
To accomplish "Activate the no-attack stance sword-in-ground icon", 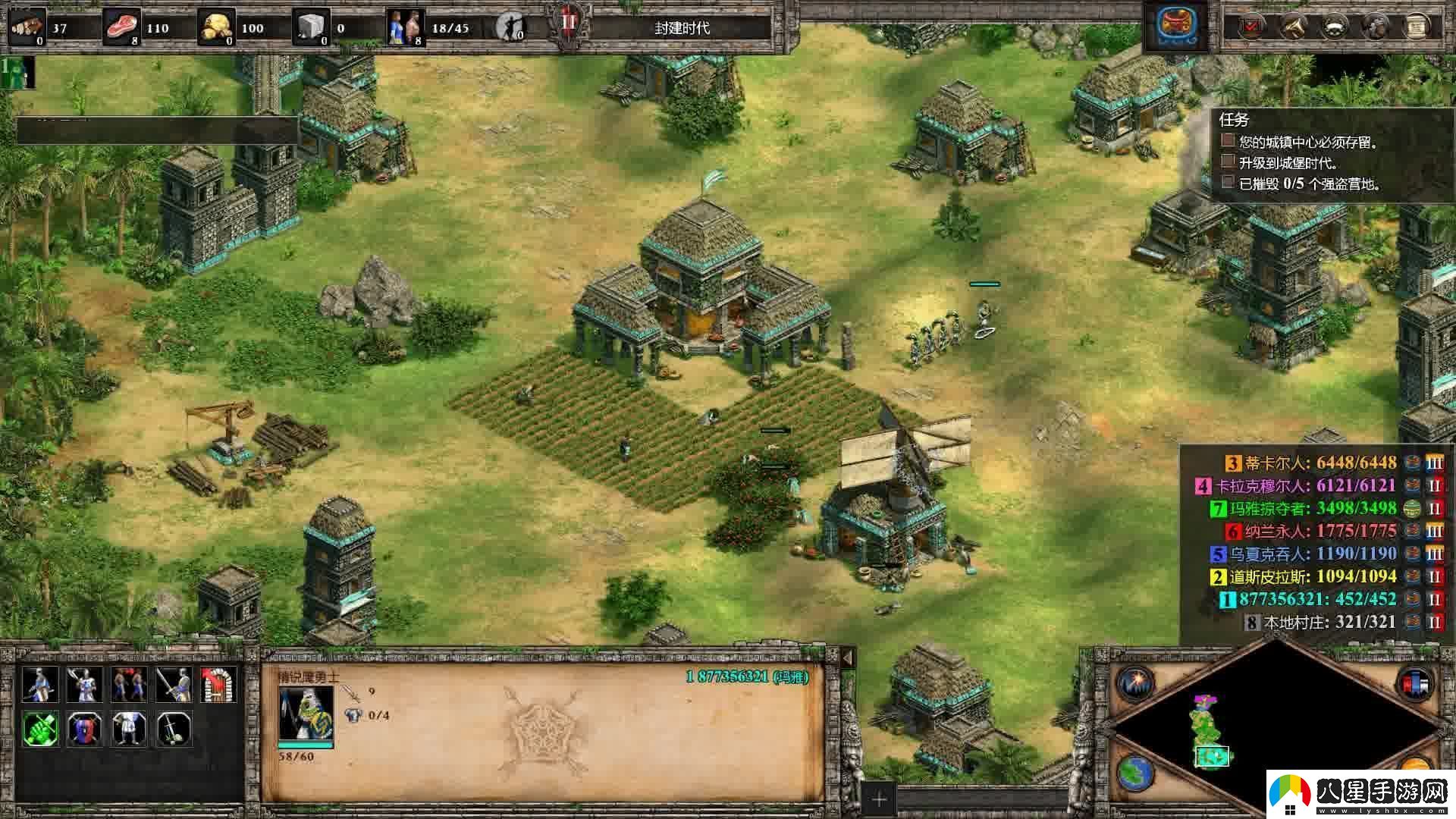I will pos(174,729).
